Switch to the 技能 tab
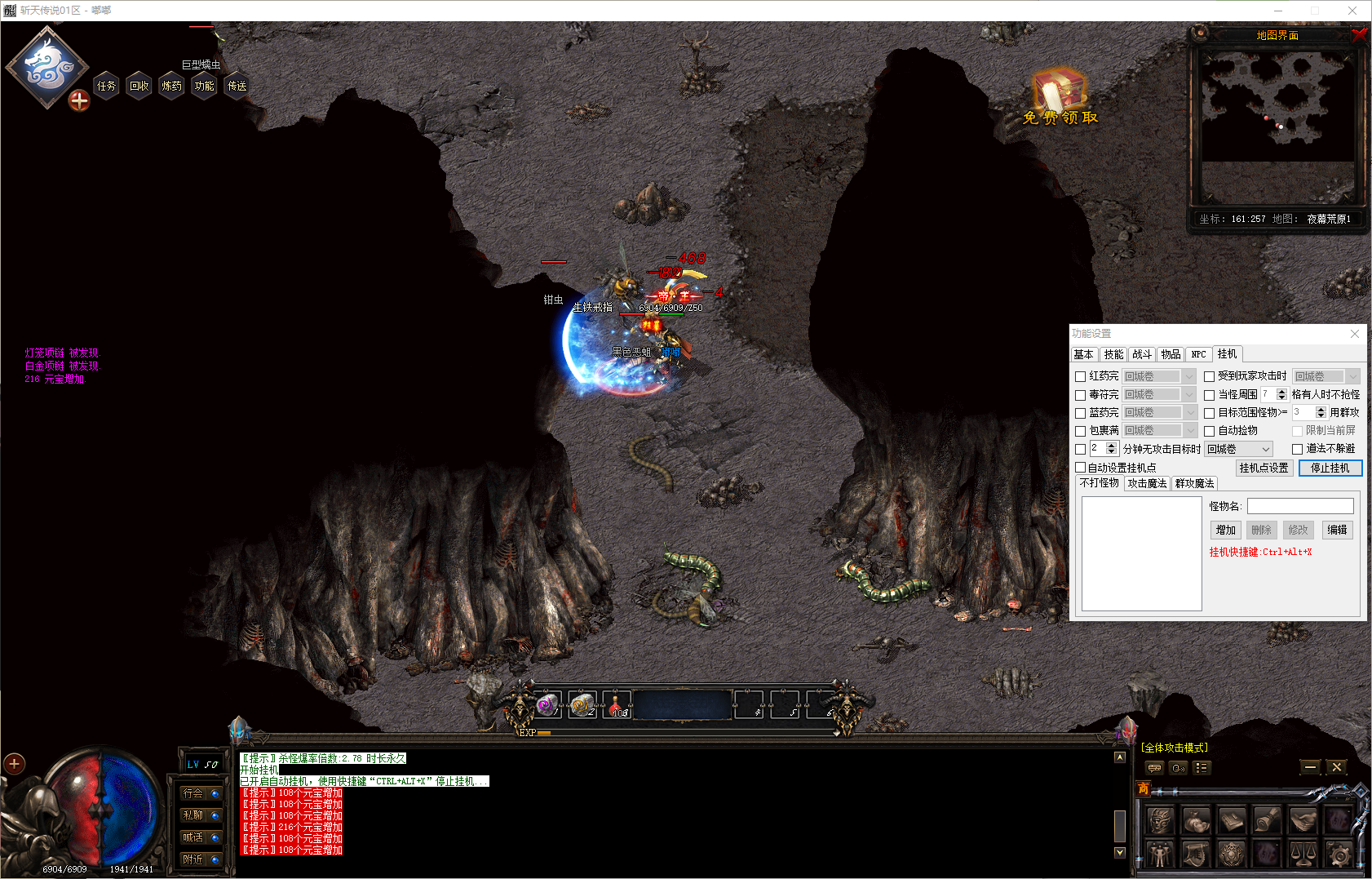Viewport: 1372px width, 879px height. 1113,354
